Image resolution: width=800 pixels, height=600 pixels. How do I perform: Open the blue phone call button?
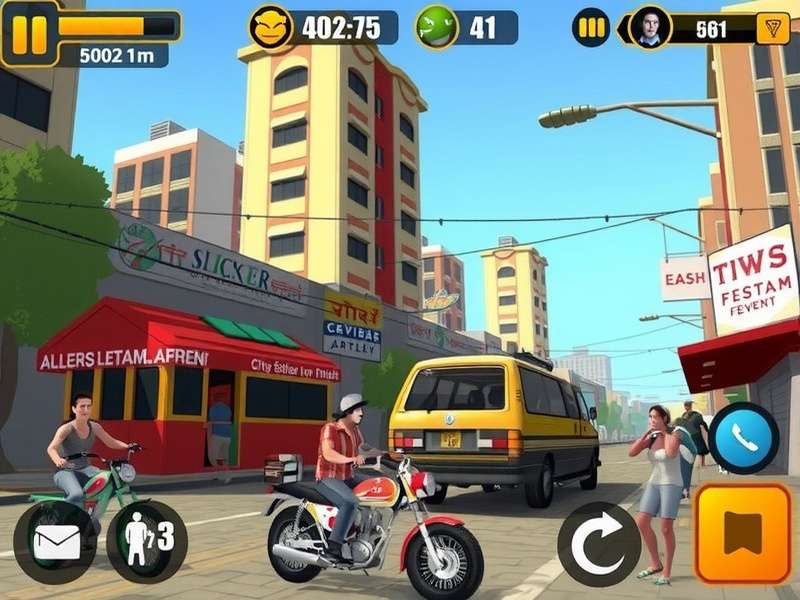click(743, 437)
